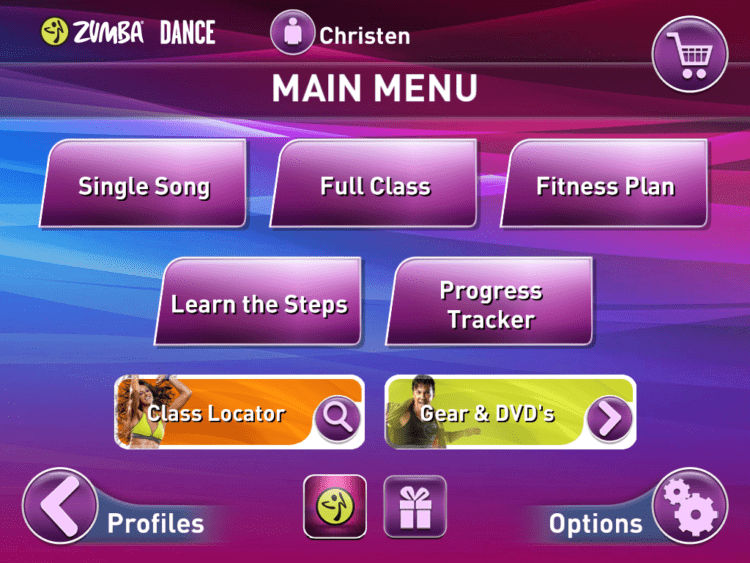Screen dimensions: 750x563
Task: Select the Christen profile avatar
Action: (x=293, y=33)
